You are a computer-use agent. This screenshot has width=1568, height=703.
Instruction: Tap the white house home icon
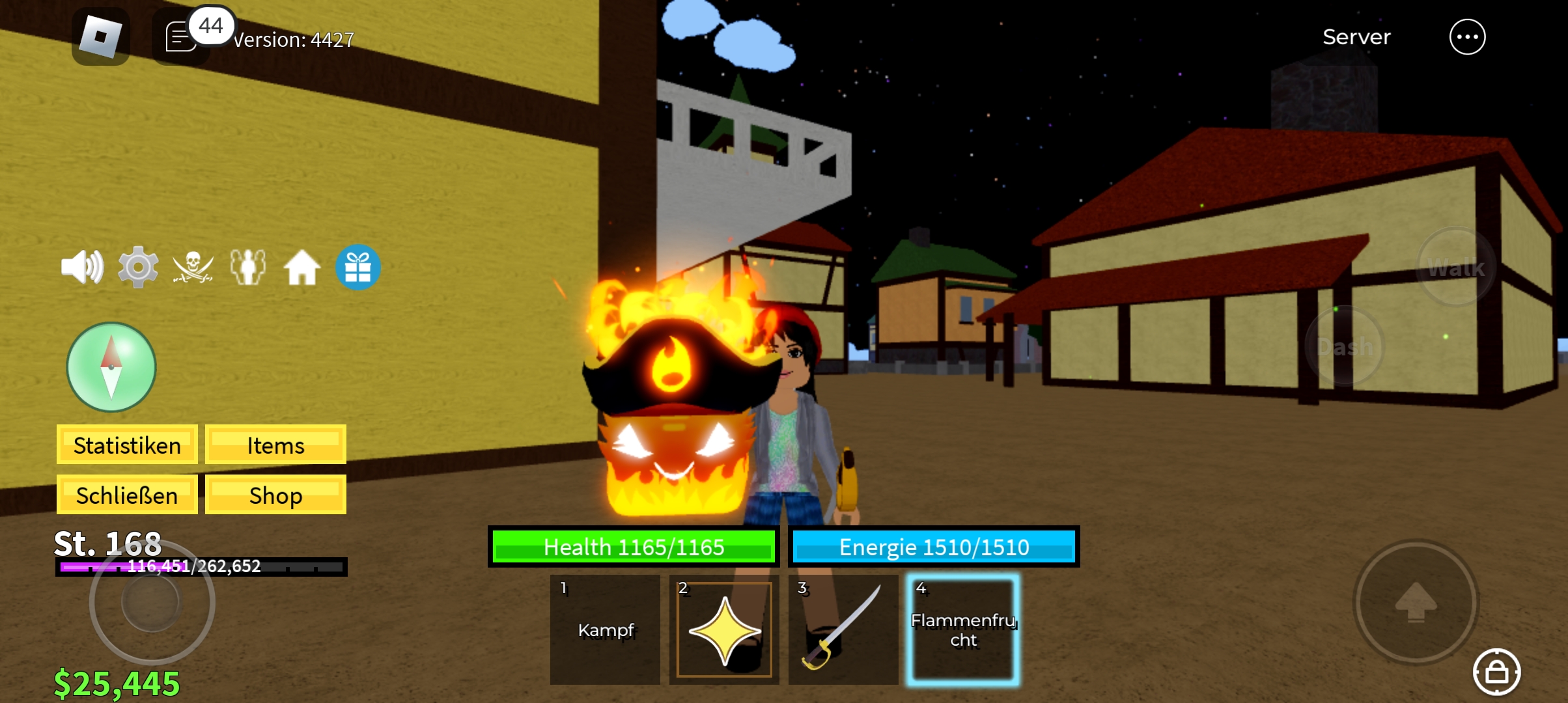302,268
